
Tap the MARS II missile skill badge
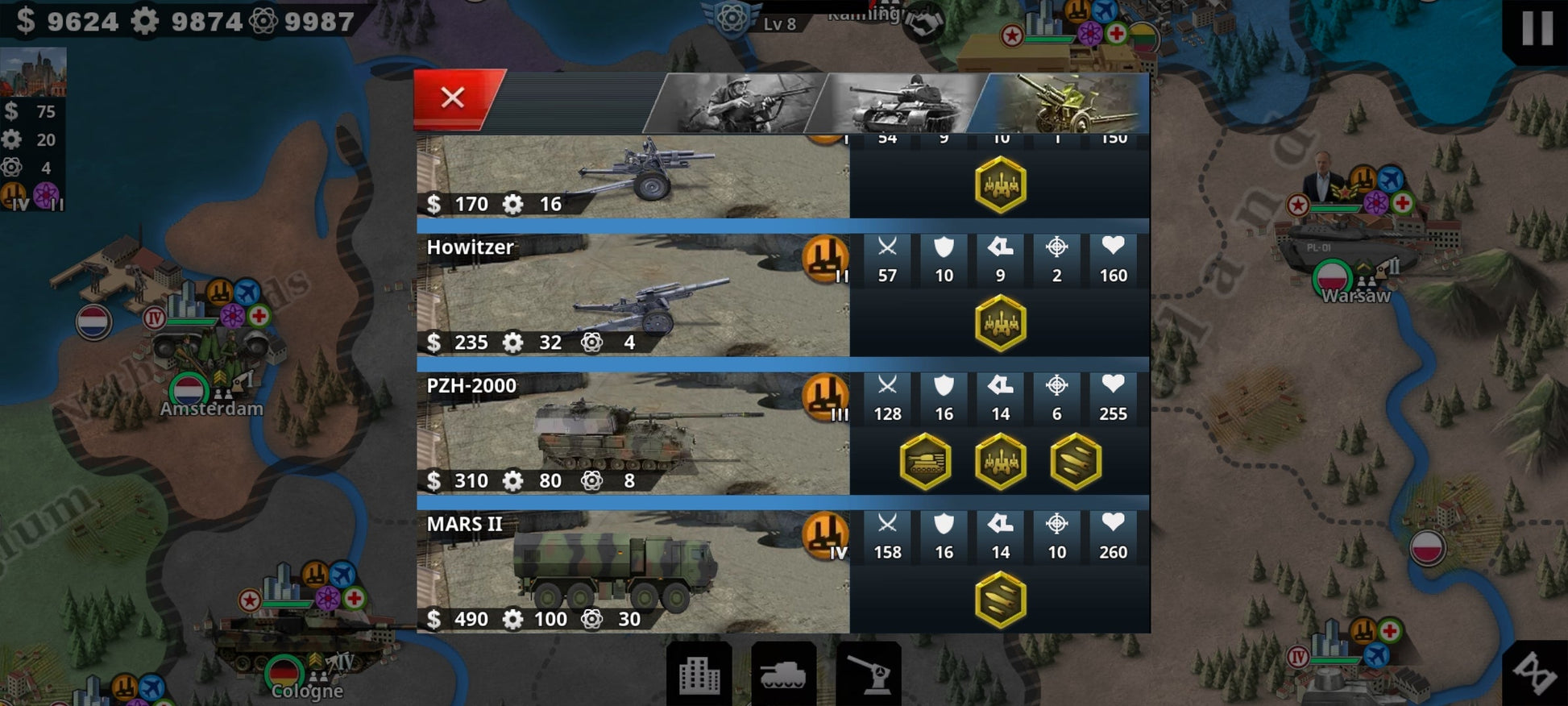click(x=1000, y=600)
